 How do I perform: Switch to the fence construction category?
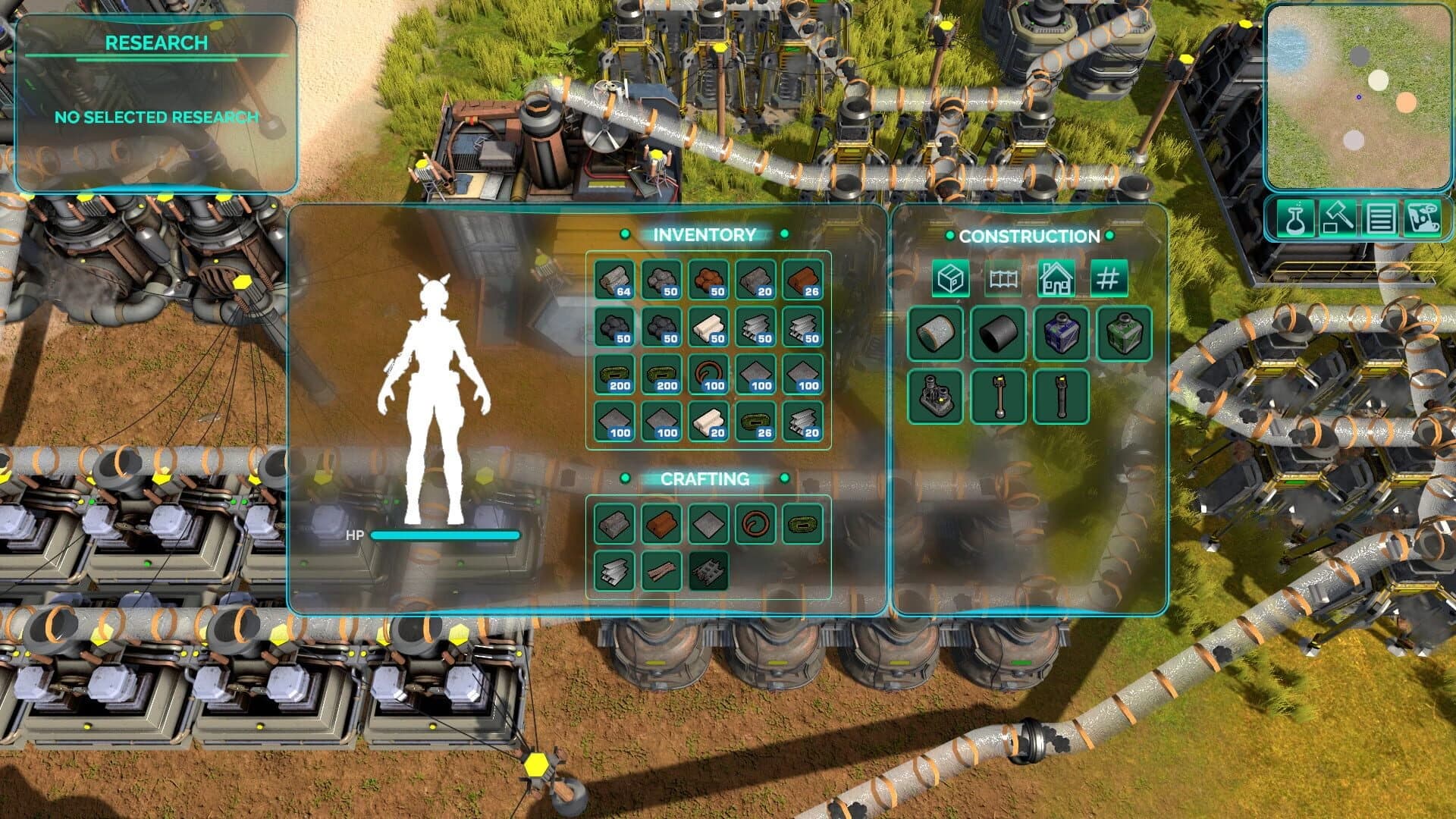point(1003,279)
